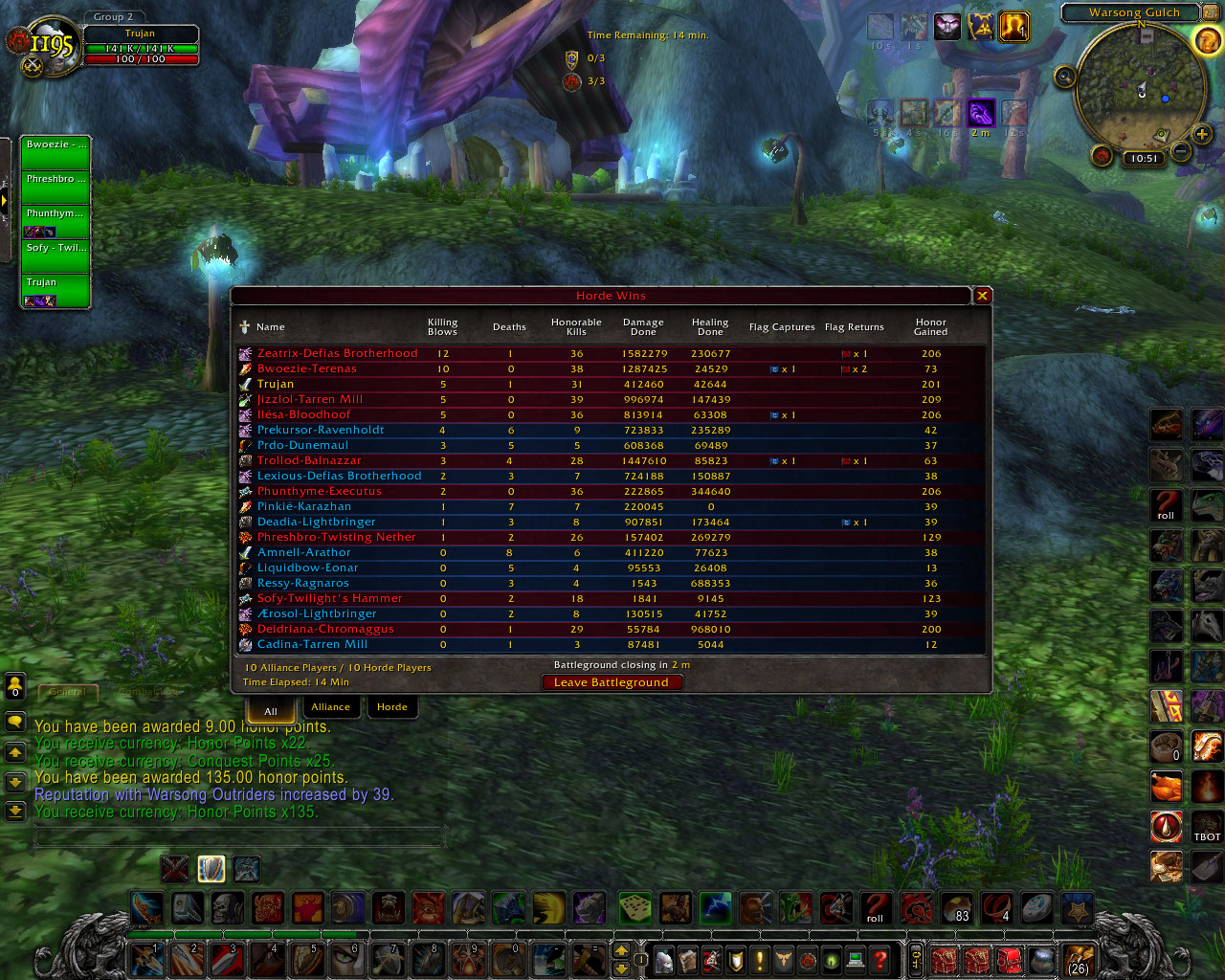The height and width of the screenshot is (980, 1225).
Task: Open the chat menu speech bubble
Action: pyautogui.click(x=14, y=723)
